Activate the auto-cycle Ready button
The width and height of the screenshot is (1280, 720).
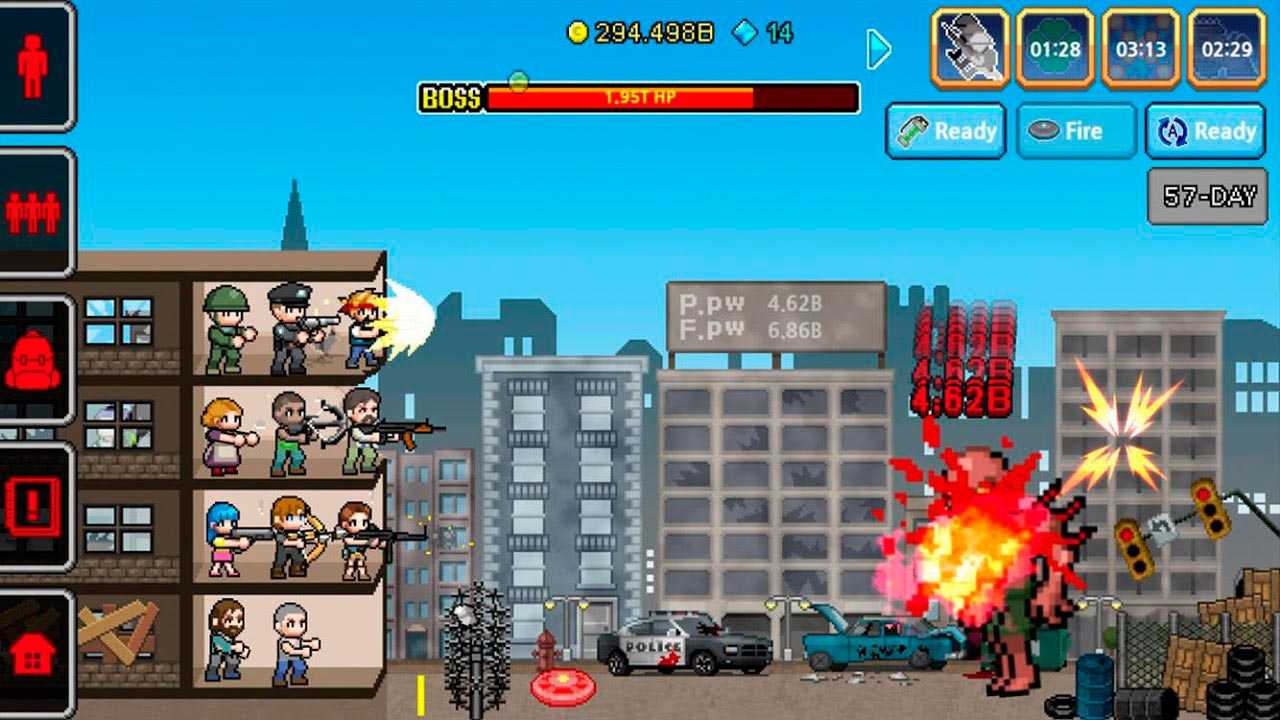point(1205,131)
